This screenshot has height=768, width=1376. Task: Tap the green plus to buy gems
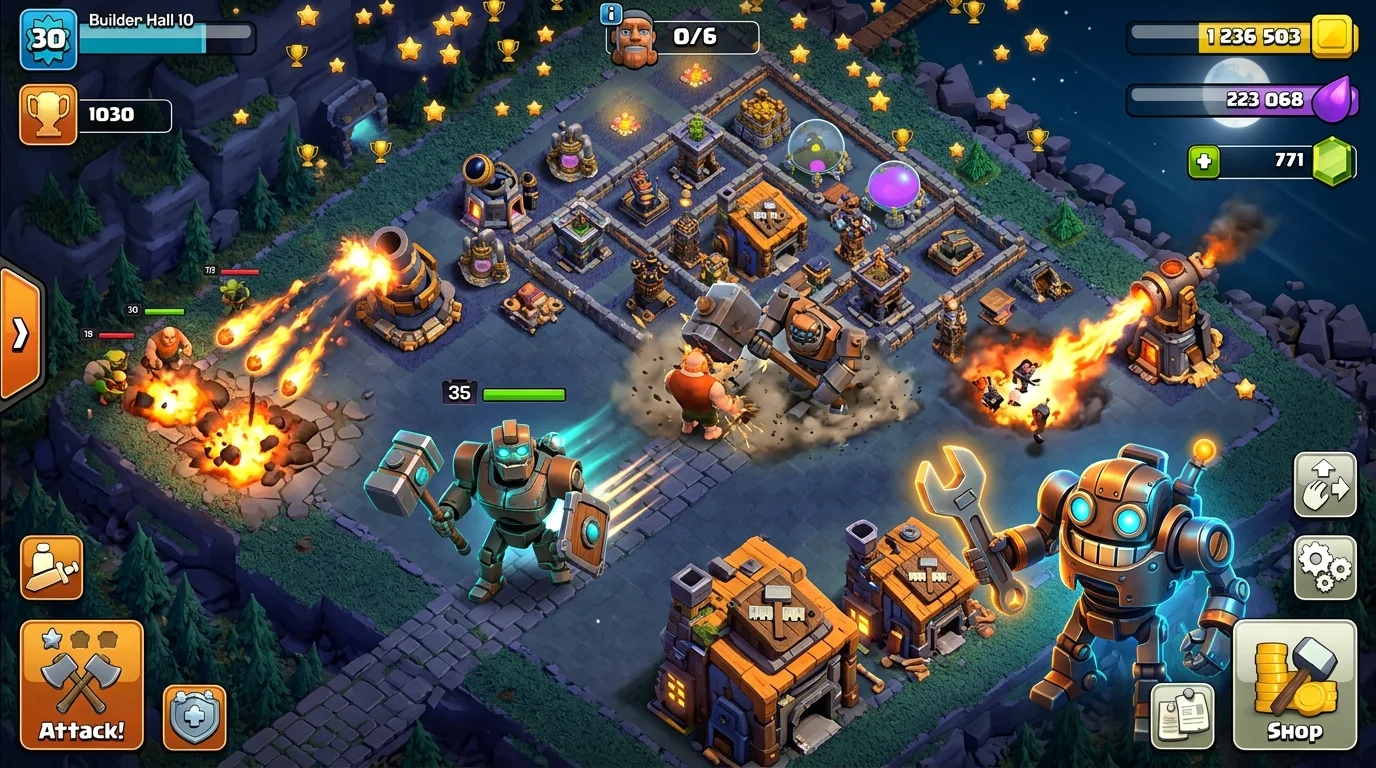(1204, 160)
